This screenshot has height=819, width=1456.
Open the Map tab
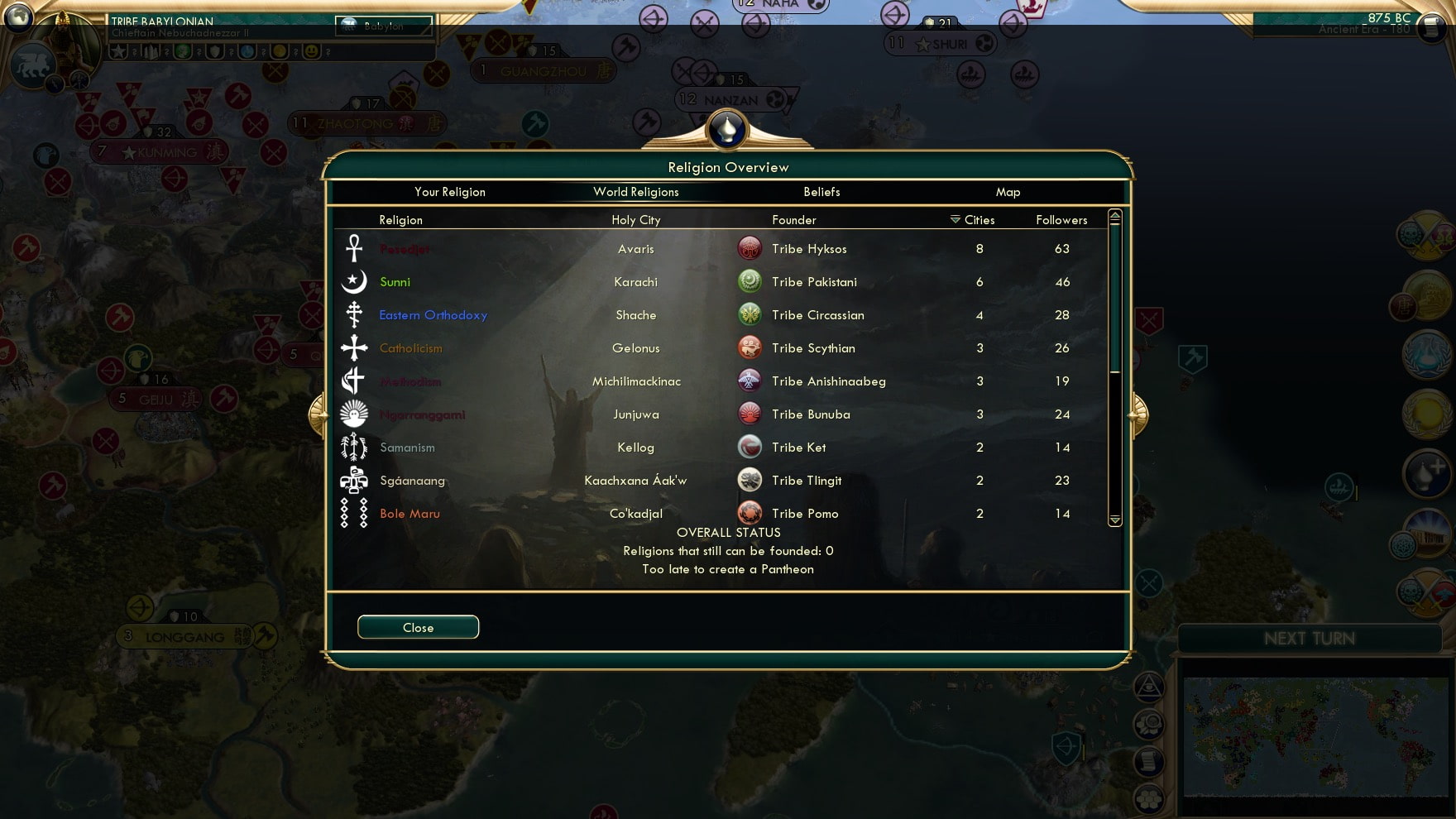pos(1008,191)
